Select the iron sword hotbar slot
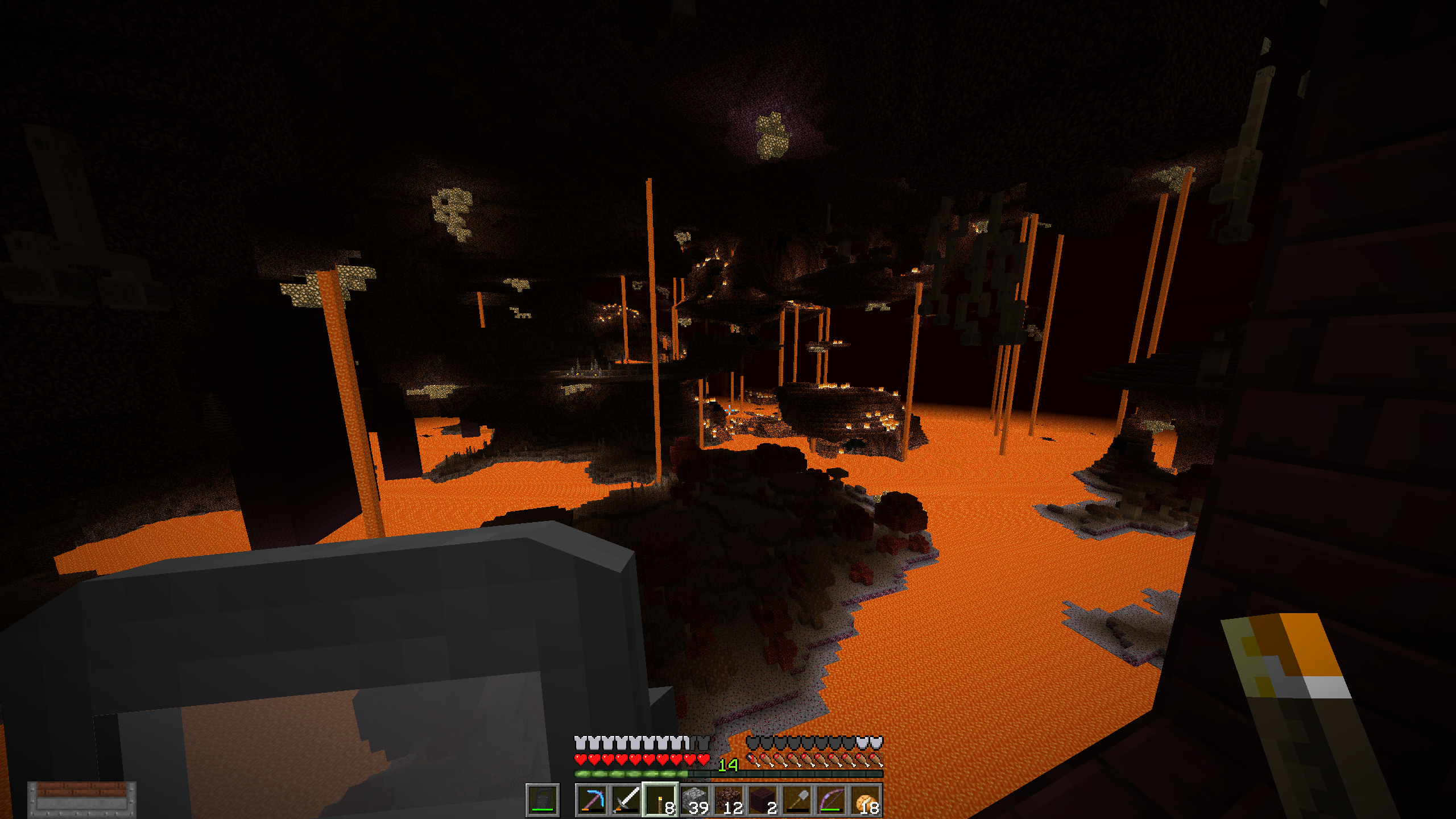Viewport: 1456px width, 819px height. click(x=626, y=800)
